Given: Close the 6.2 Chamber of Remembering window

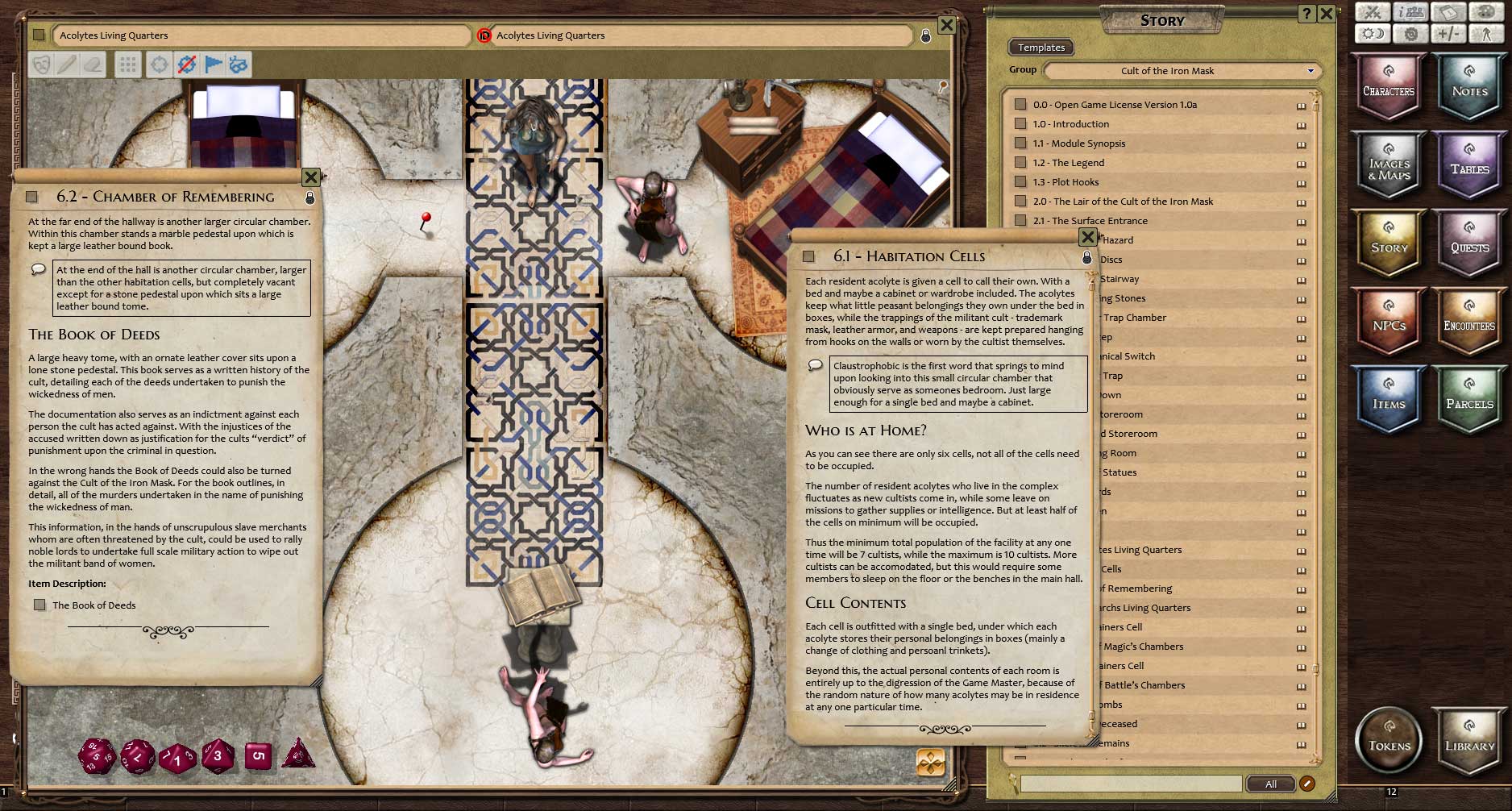Looking at the screenshot, I should [x=311, y=177].
